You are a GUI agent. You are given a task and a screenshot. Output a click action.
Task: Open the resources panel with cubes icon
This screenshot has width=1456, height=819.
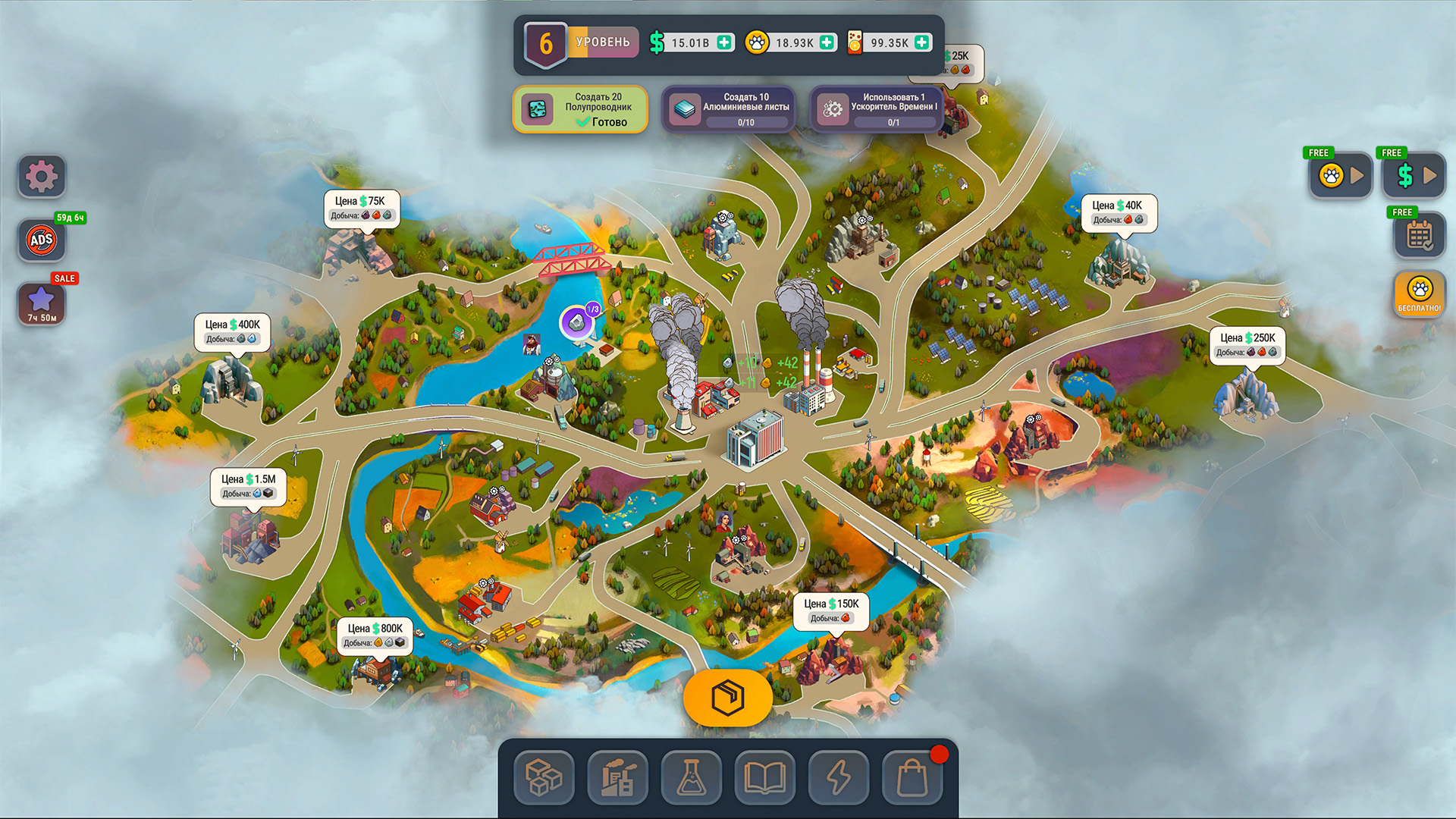tap(543, 778)
